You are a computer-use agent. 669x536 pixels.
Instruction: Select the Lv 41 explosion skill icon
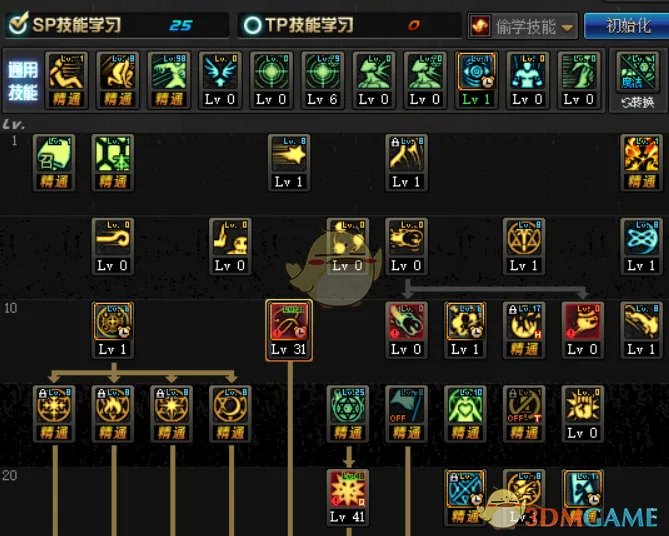347,490
